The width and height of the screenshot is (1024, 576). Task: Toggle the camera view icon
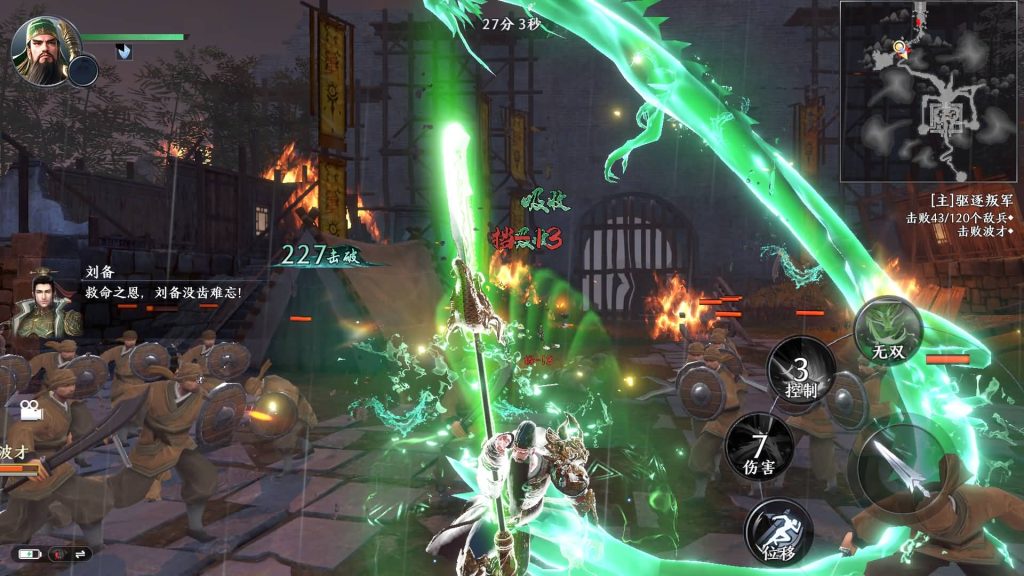click(27, 409)
